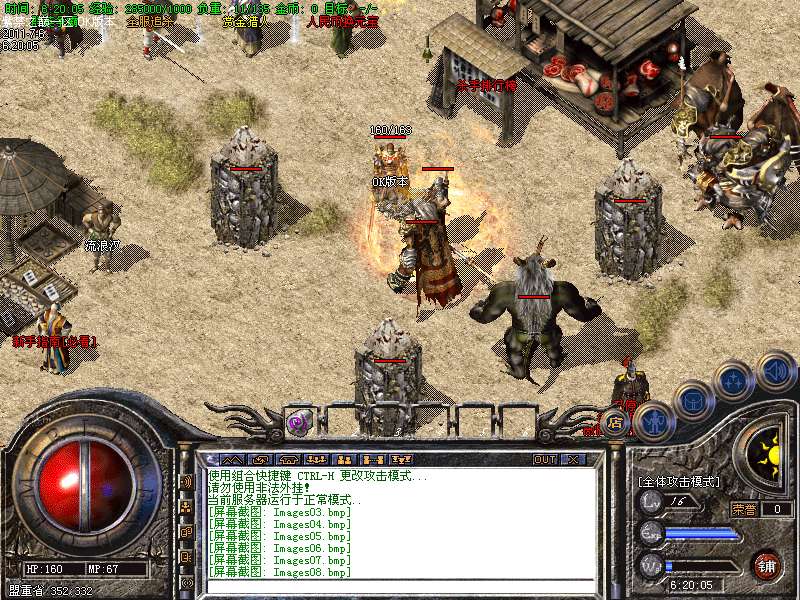Open the skills button with sparkle icon
The width and height of the screenshot is (800, 600).
[x=734, y=382]
